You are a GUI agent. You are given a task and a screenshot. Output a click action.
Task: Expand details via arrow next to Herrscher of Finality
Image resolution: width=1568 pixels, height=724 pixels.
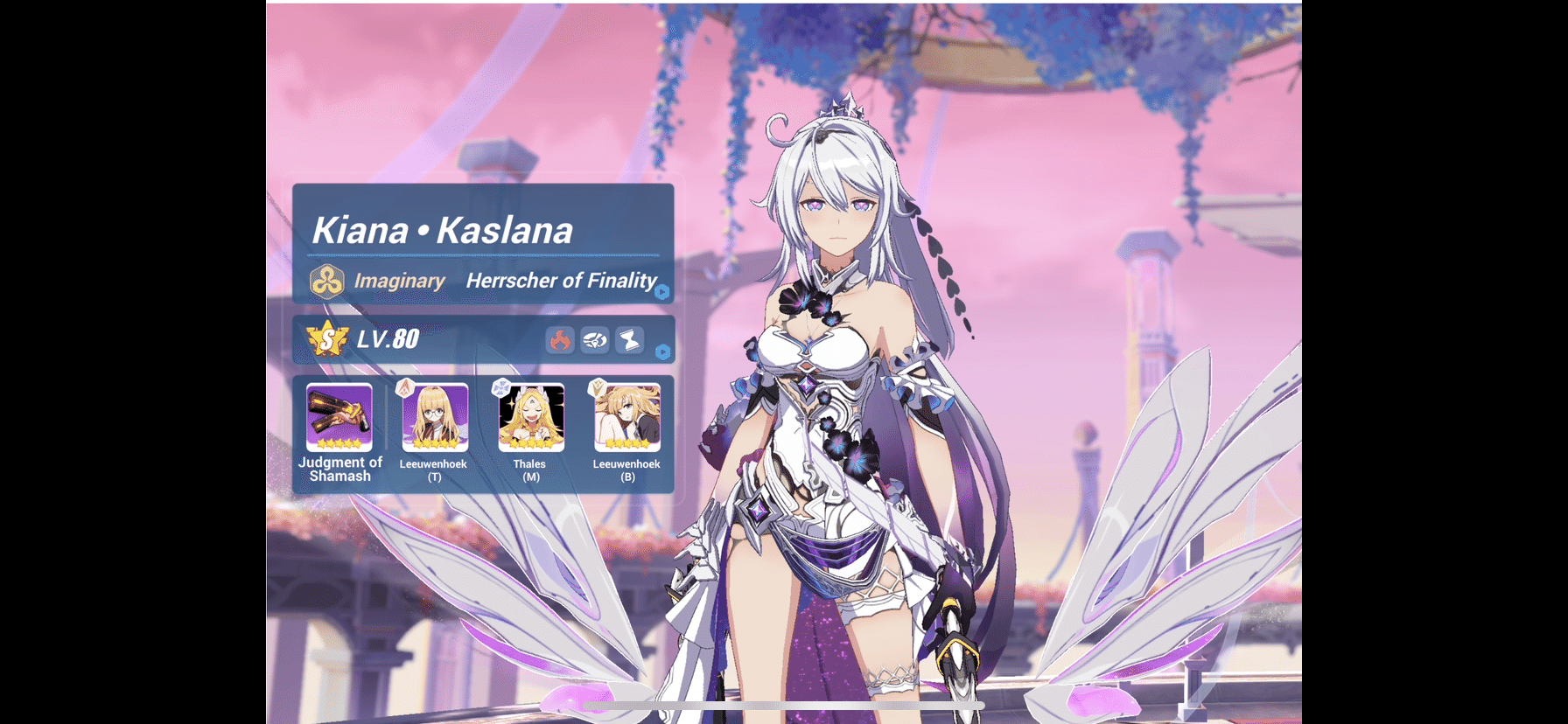(664, 293)
